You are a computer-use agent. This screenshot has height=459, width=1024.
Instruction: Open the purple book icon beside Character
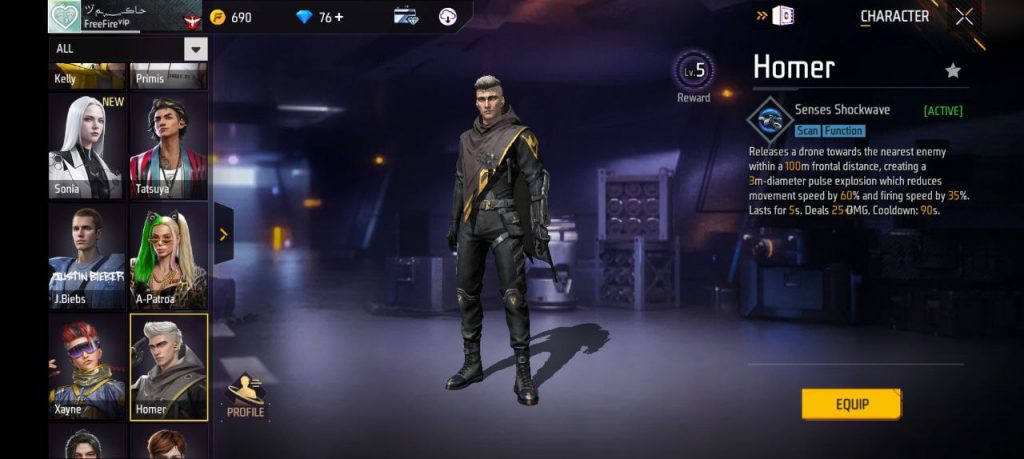point(783,16)
